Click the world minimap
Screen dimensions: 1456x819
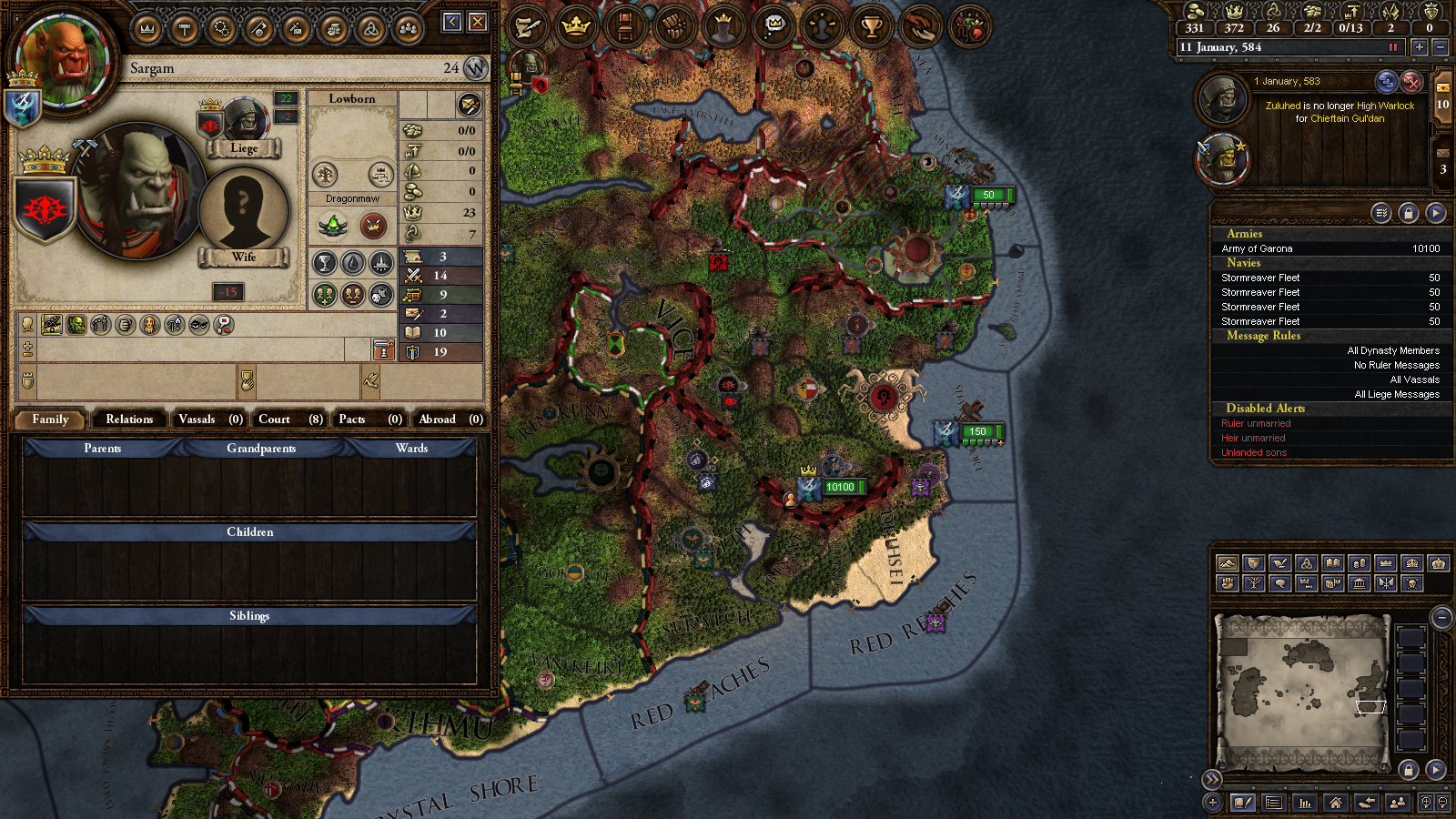click(x=1303, y=690)
